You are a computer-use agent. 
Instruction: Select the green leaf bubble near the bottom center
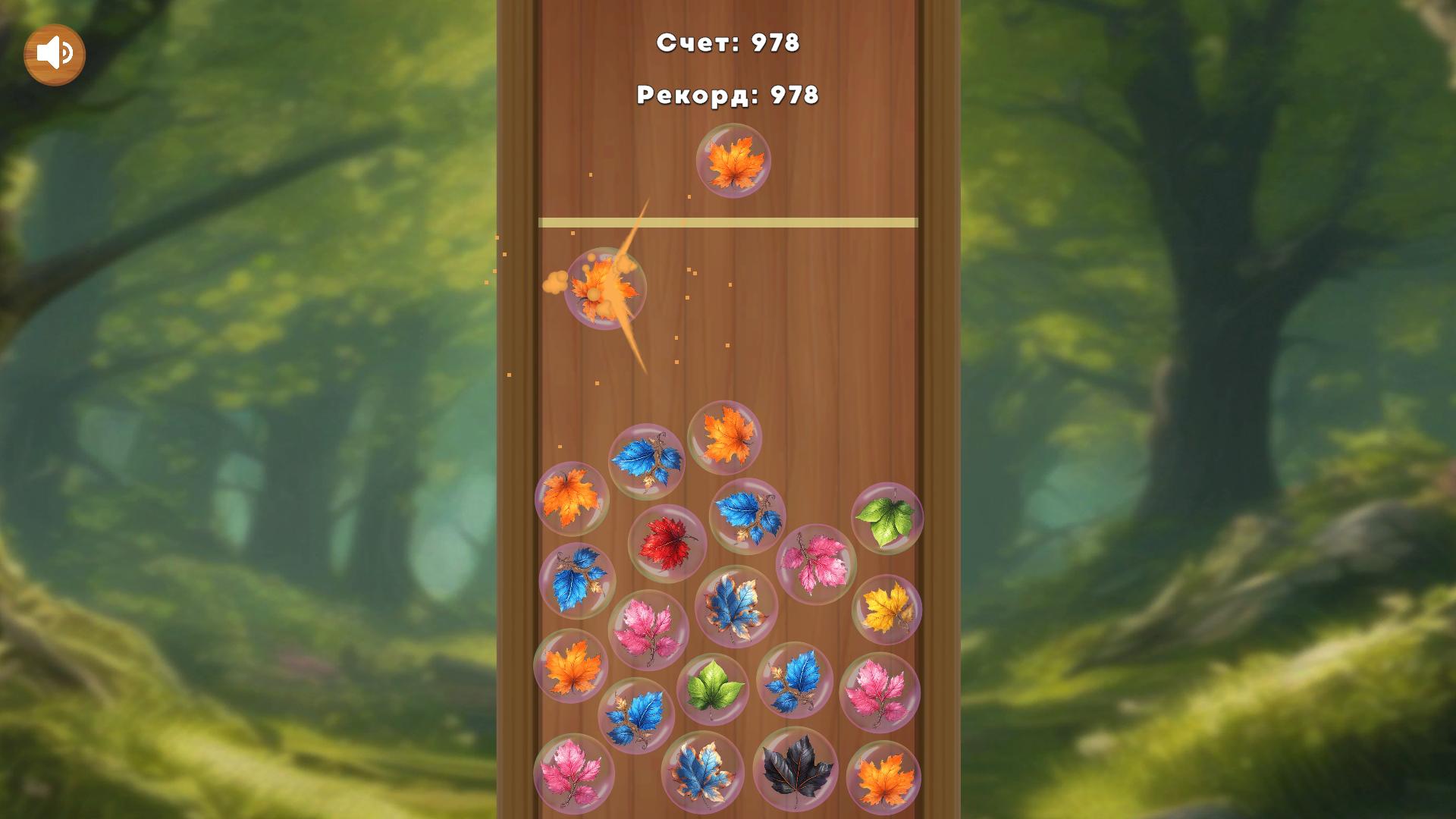[x=714, y=686]
